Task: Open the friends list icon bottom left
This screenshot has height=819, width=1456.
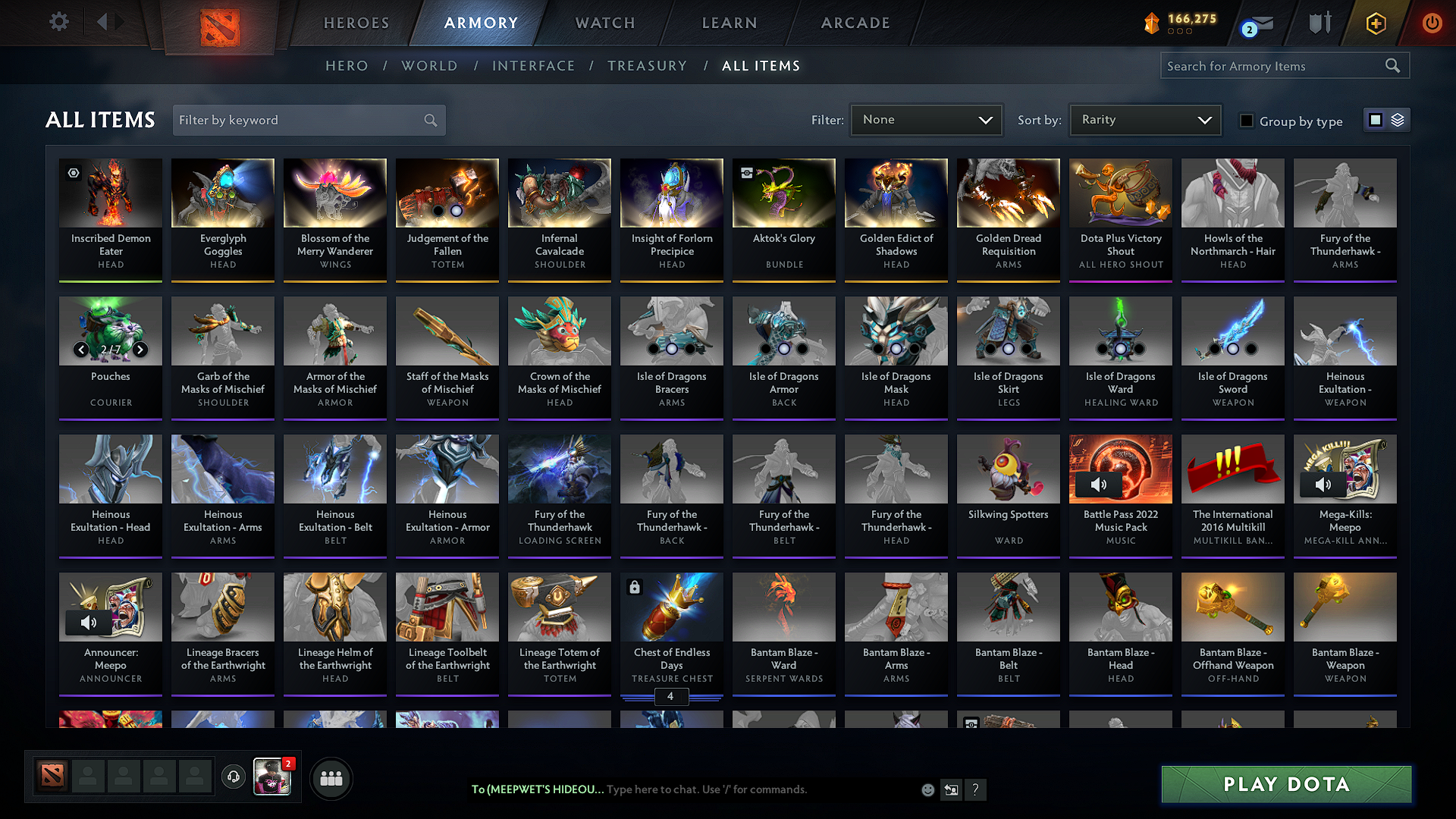Action: (330, 777)
